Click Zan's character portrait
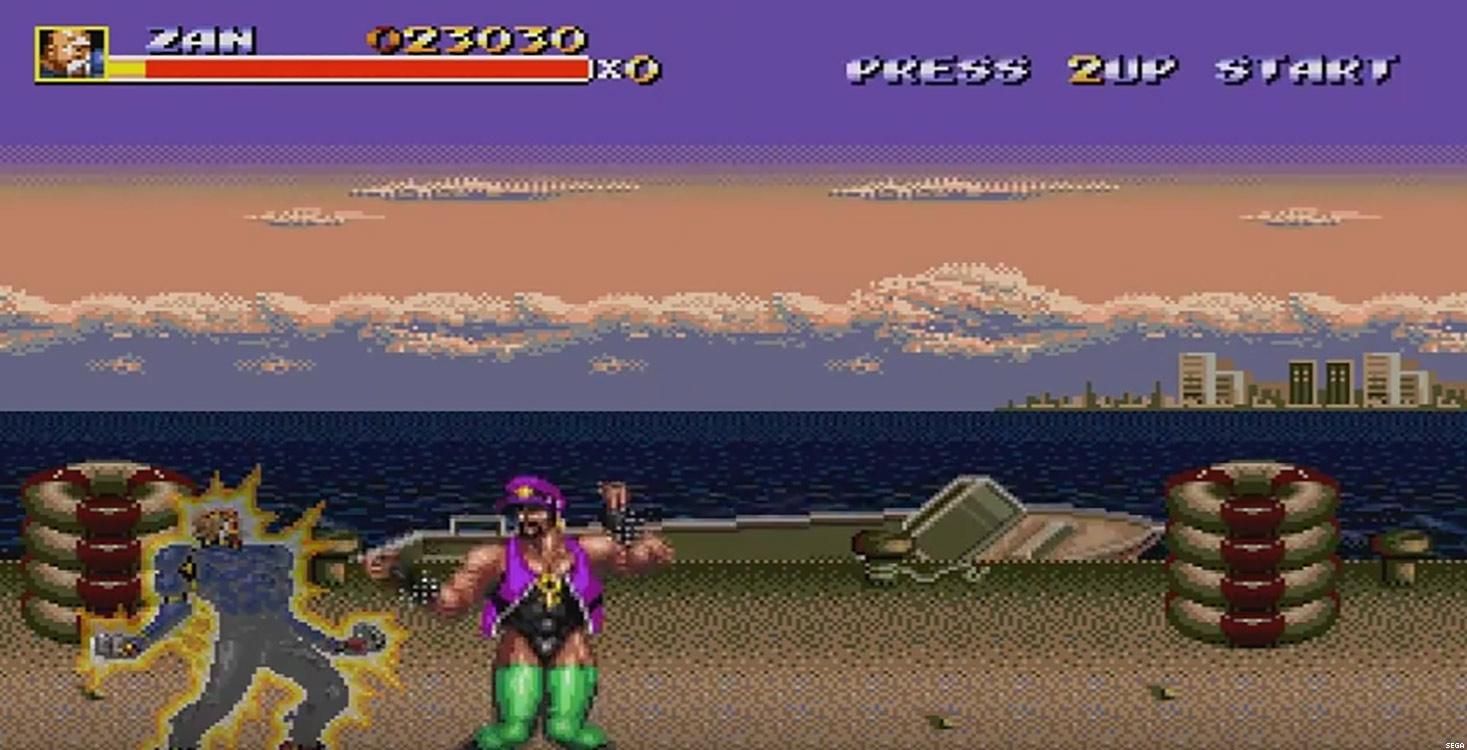 coord(71,53)
